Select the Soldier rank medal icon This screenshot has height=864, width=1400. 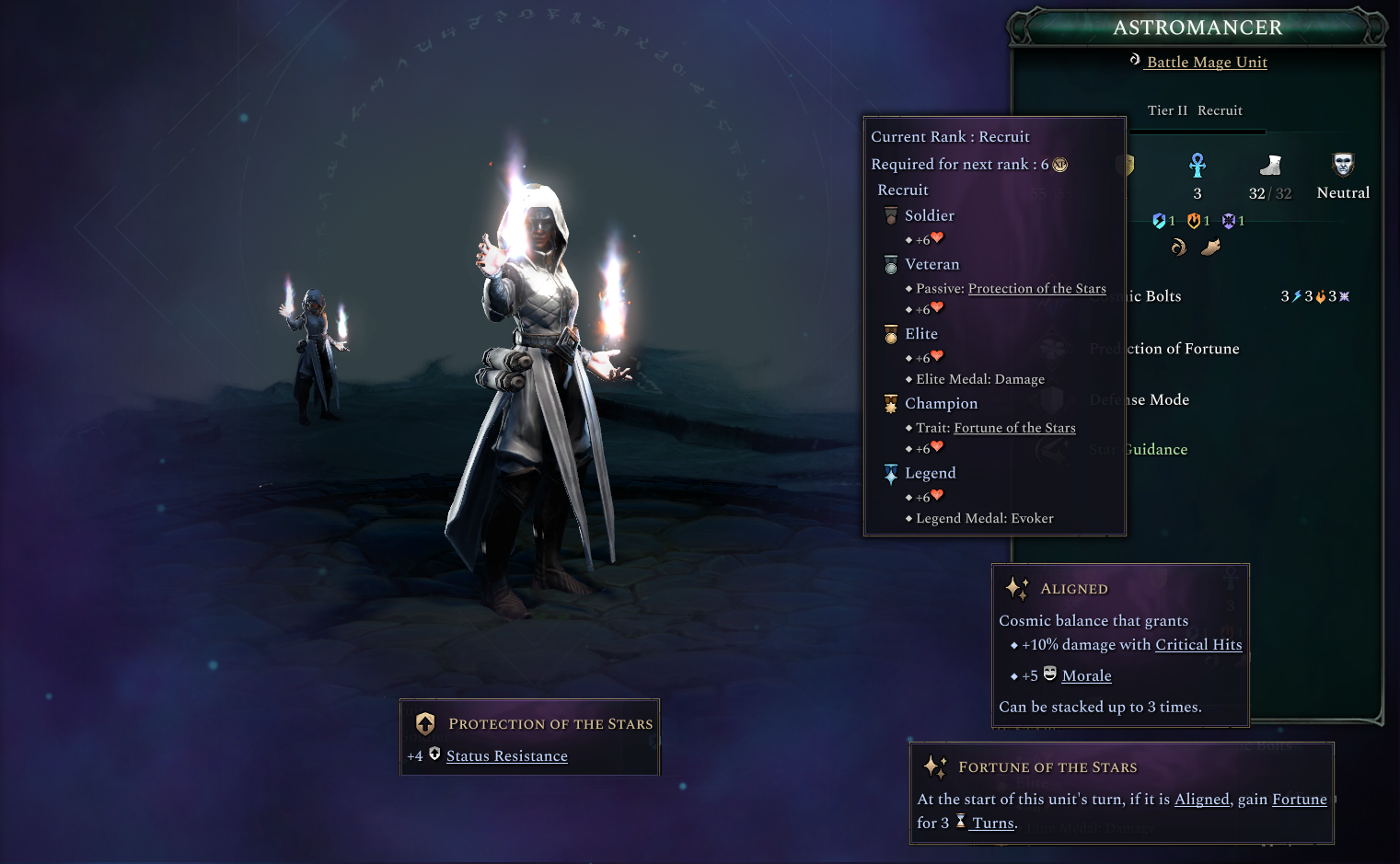(x=890, y=214)
